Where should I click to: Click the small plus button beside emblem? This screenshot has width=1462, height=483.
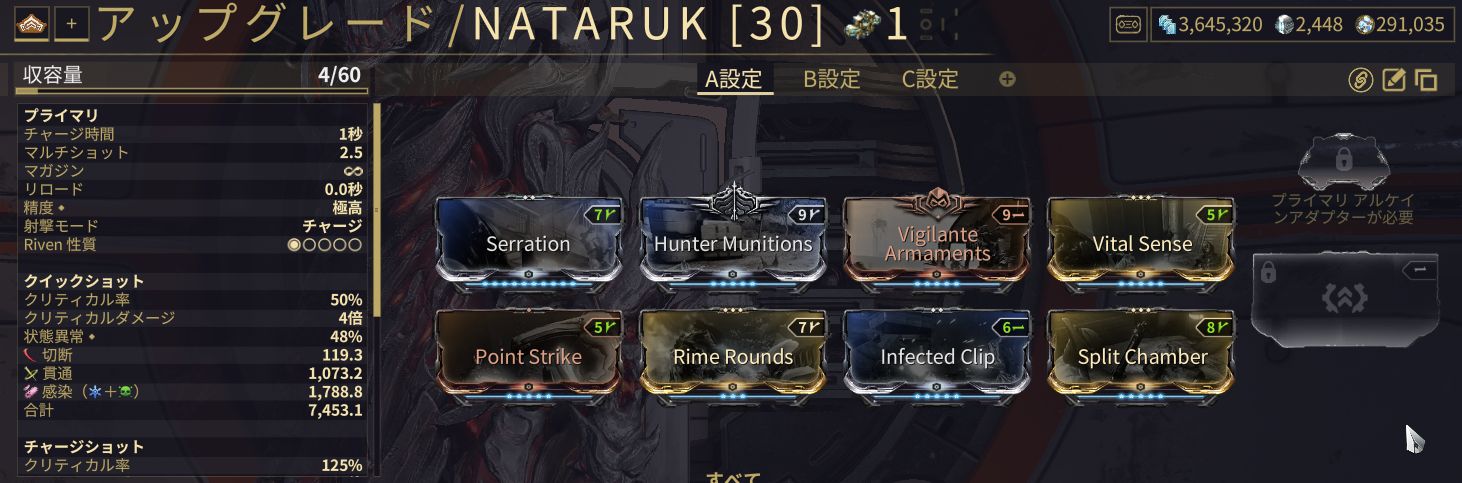tap(70, 24)
